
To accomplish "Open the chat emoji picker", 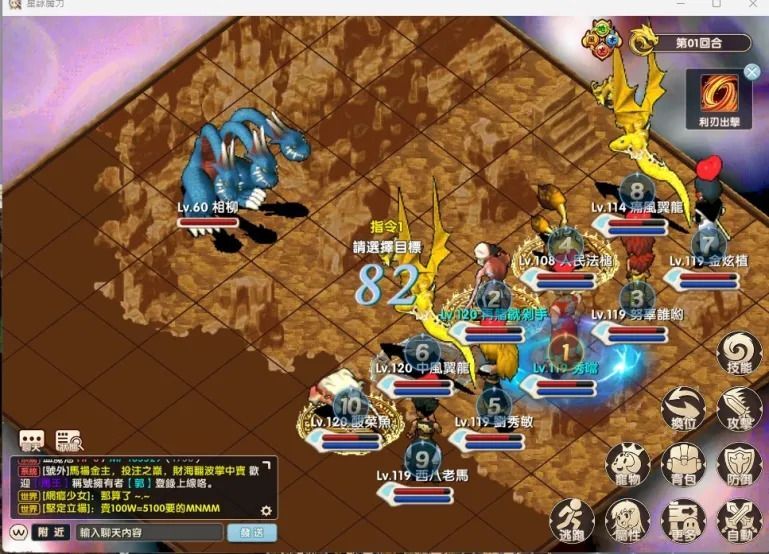I will [x=18, y=532].
